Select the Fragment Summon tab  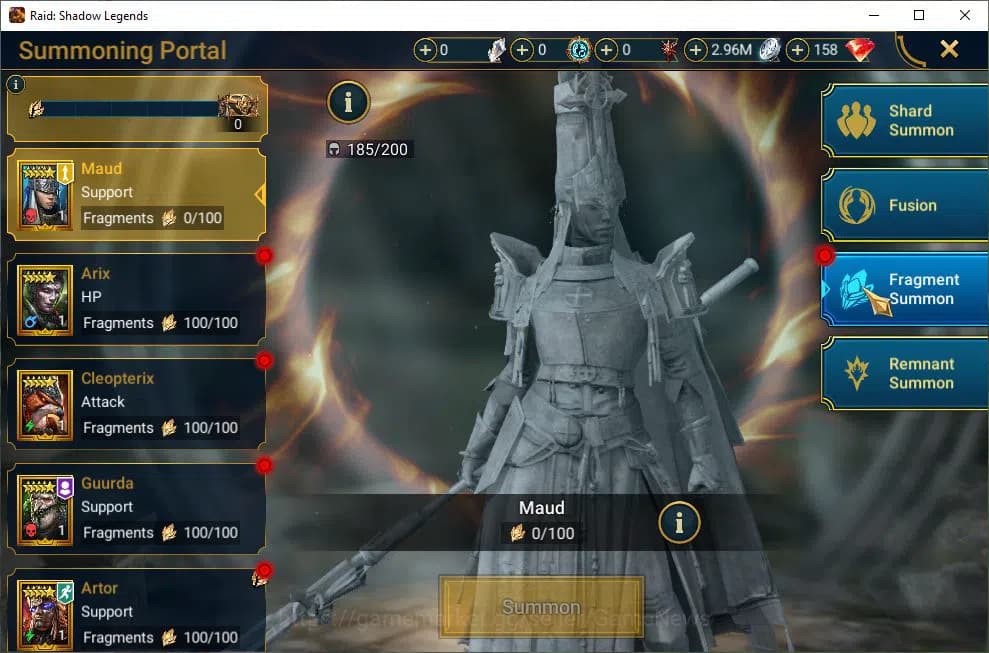[x=905, y=289]
